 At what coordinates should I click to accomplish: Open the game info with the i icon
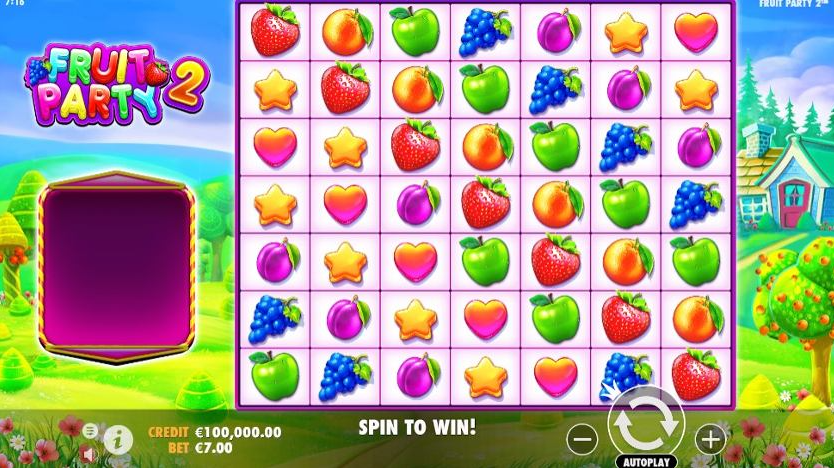(x=118, y=437)
